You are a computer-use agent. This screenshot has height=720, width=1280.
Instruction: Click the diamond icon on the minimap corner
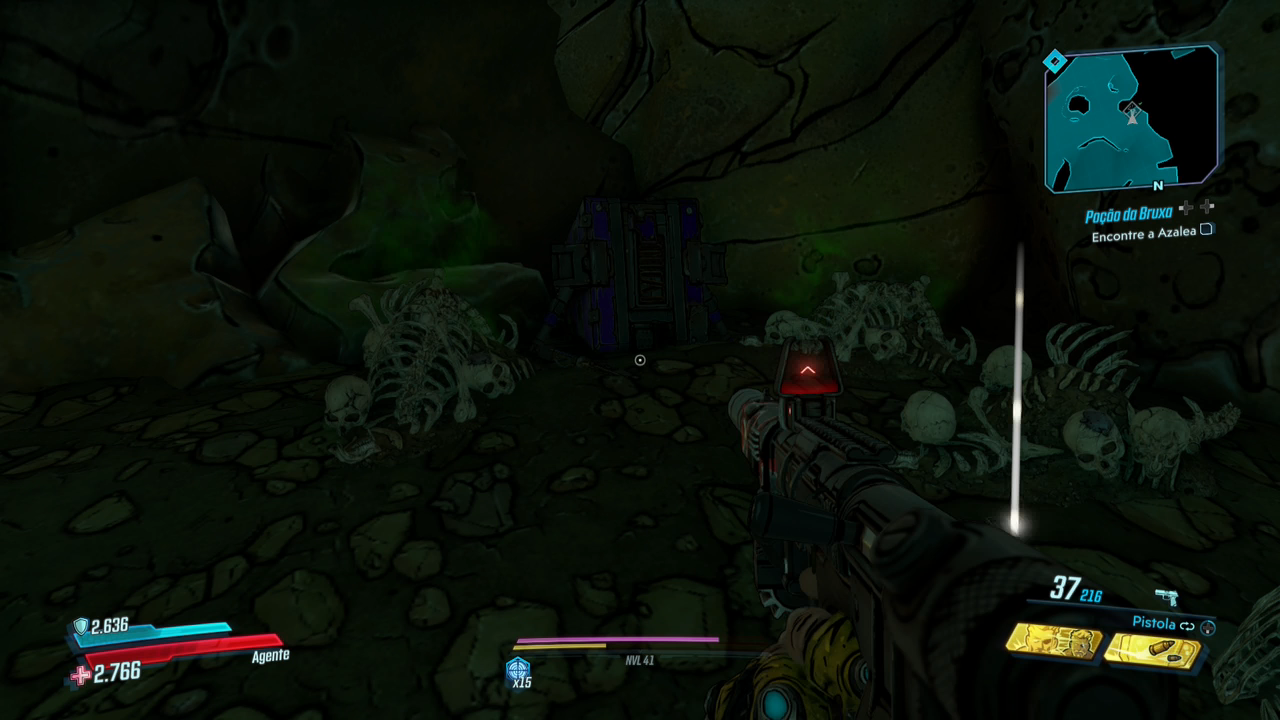(1054, 63)
